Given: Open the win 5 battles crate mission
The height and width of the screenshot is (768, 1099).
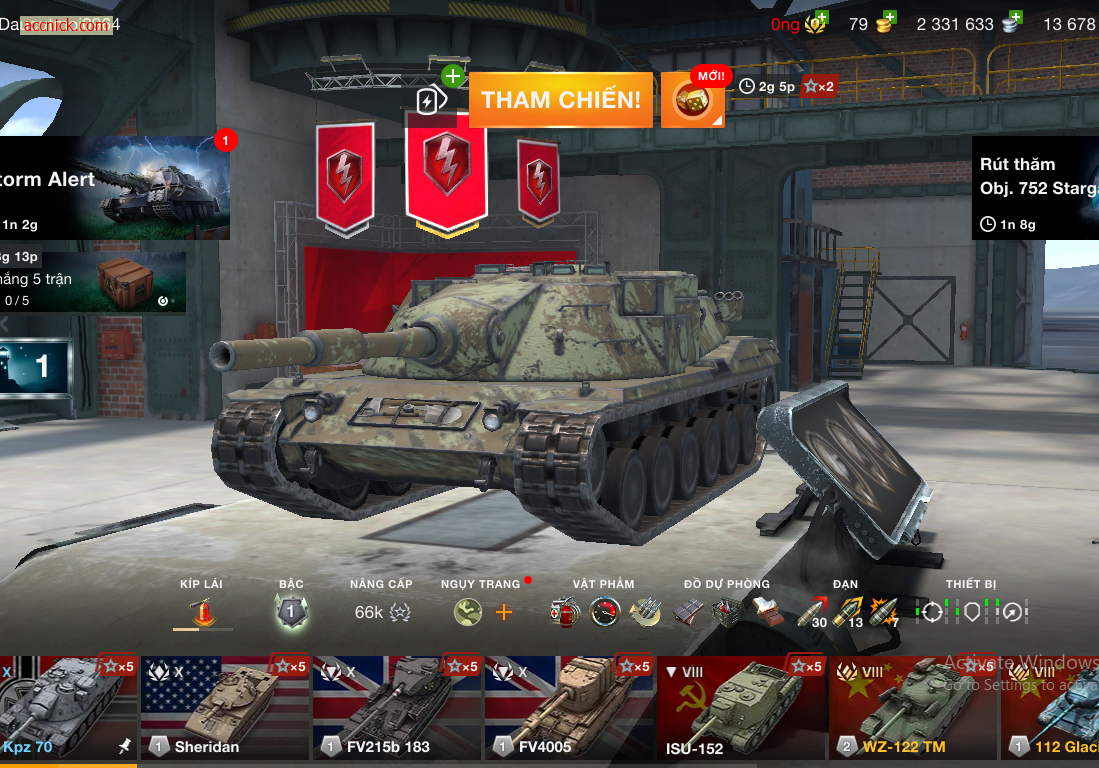Looking at the screenshot, I should [93, 282].
